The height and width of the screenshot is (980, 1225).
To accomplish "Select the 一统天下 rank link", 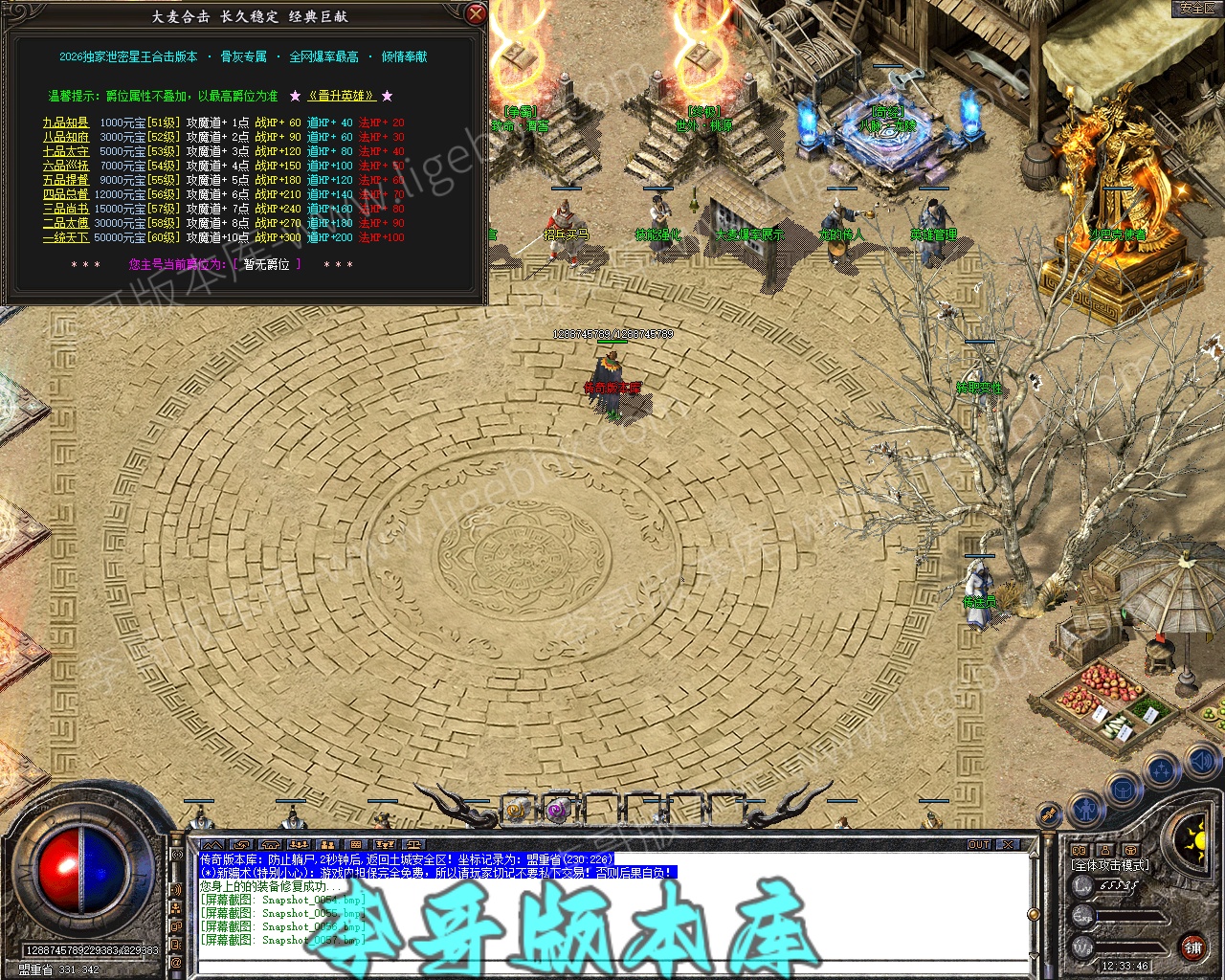I will coord(65,237).
